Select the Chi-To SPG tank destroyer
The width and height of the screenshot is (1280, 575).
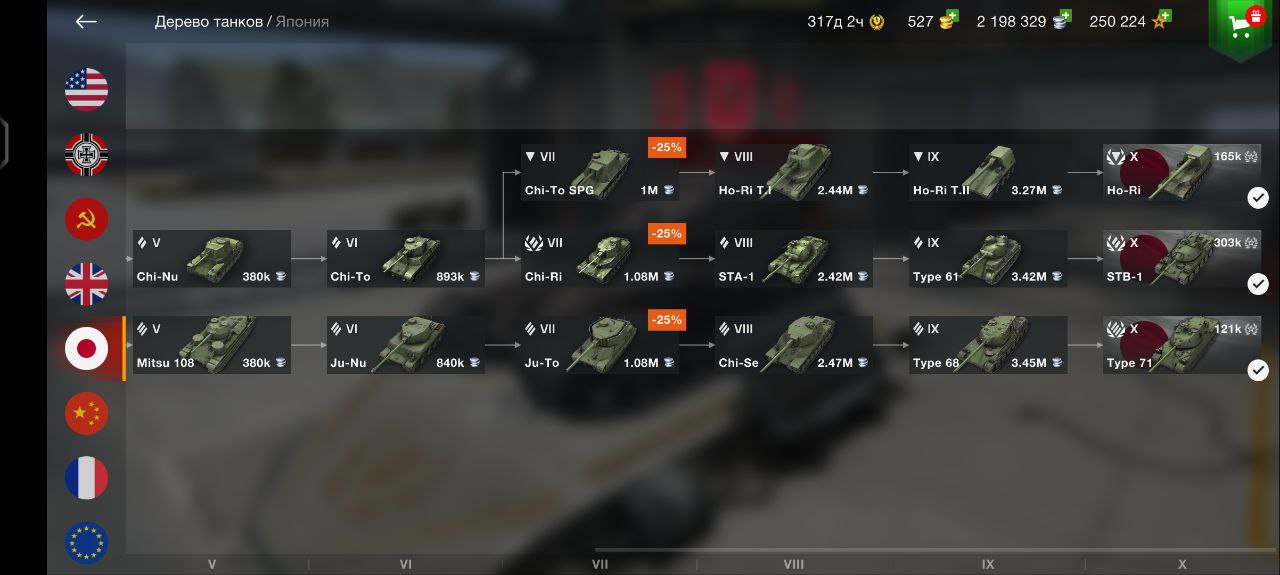point(599,173)
